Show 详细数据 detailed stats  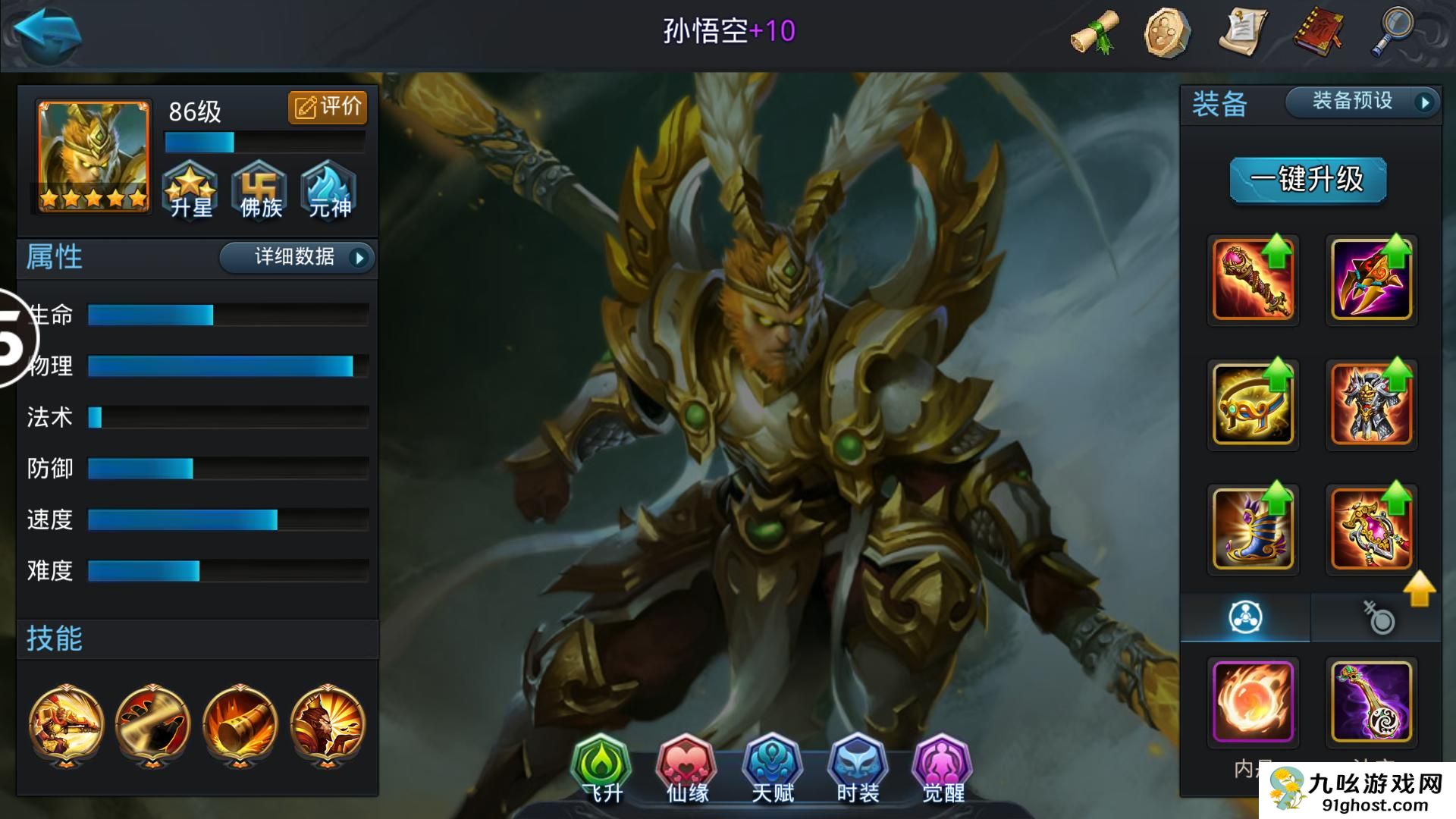(297, 258)
